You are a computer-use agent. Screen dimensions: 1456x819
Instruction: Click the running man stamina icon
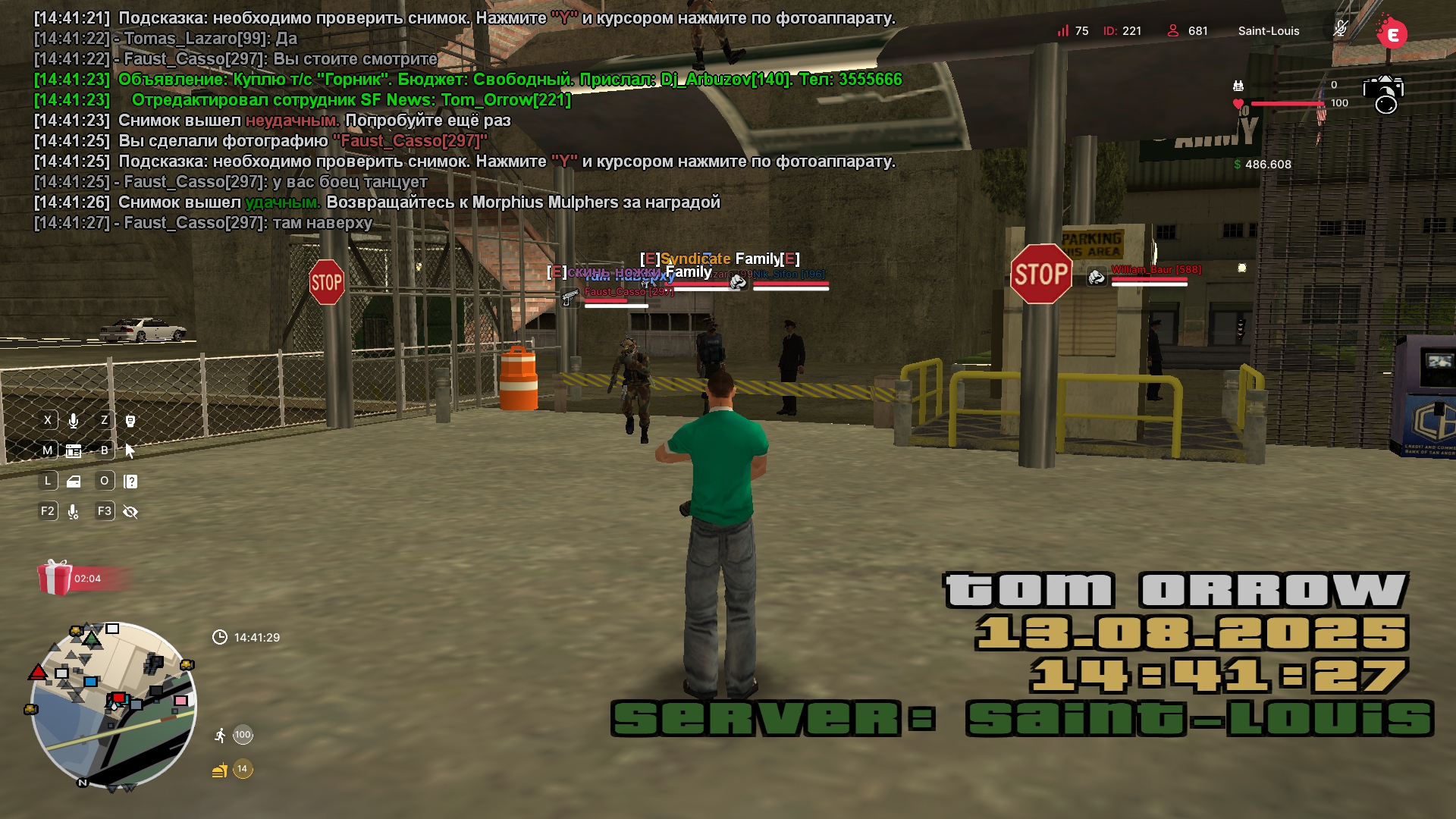point(220,735)
